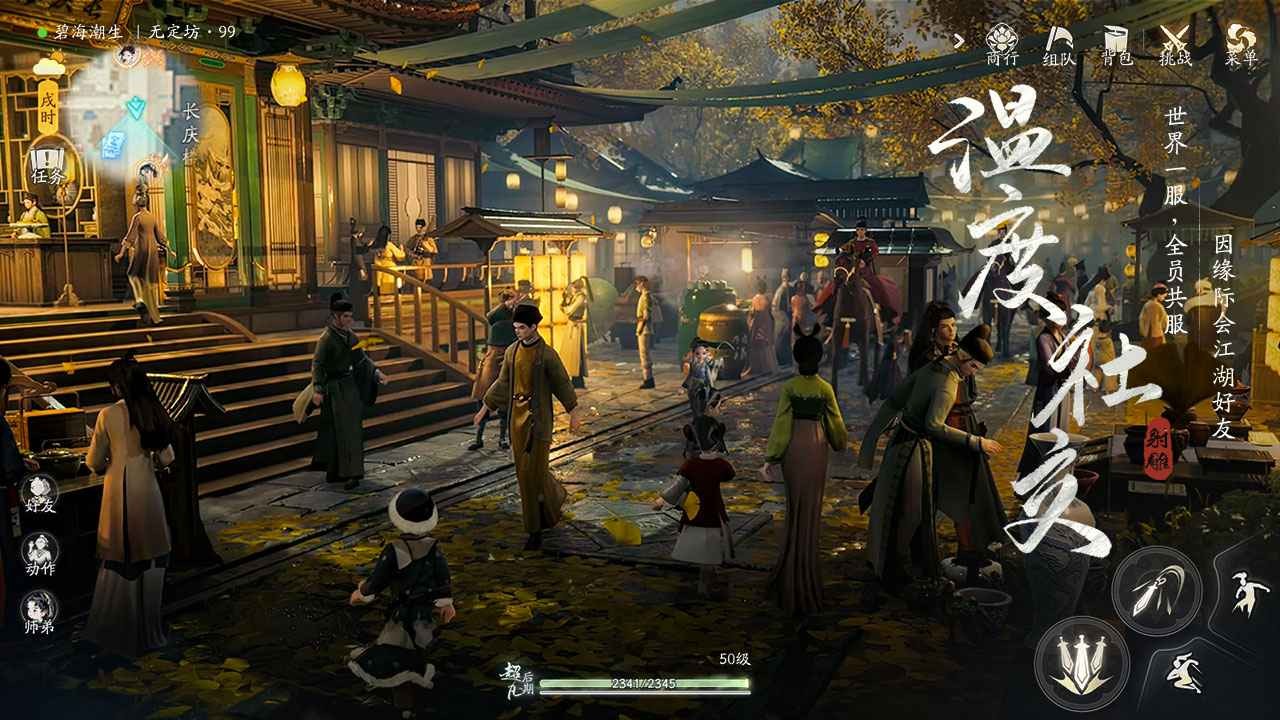Open the 挑战 challenge crossed-swords icon
The height and width of the screenshot is (720, 1280).
[1176, 44]
